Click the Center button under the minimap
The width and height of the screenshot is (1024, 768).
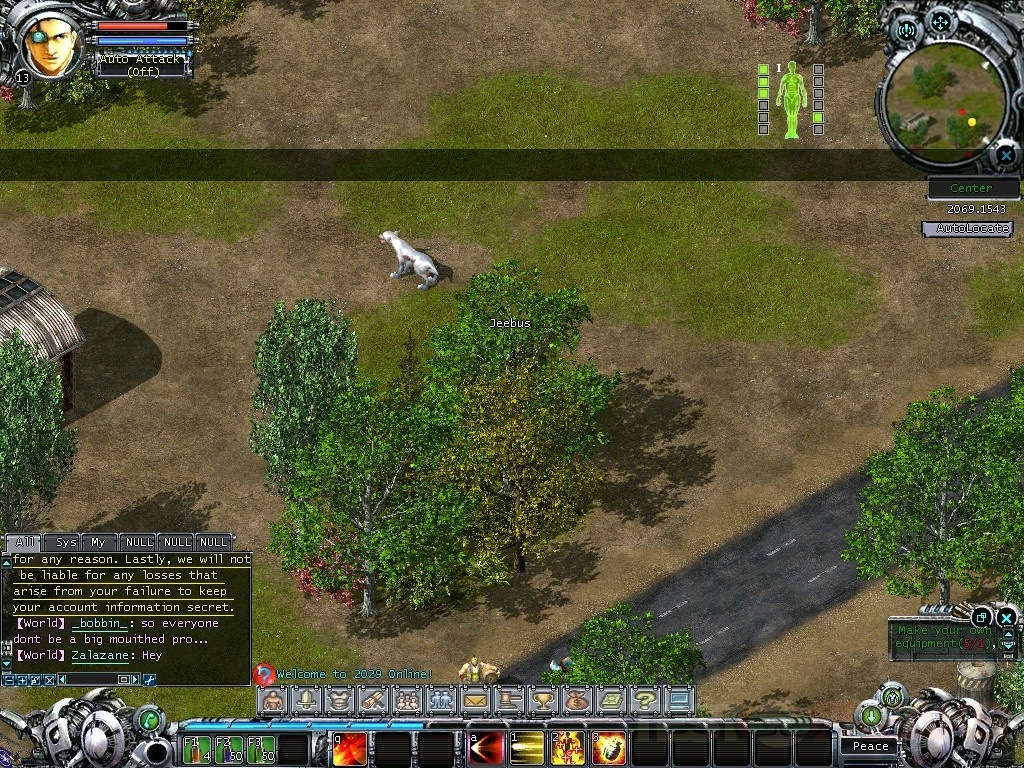tap(972, 188)
